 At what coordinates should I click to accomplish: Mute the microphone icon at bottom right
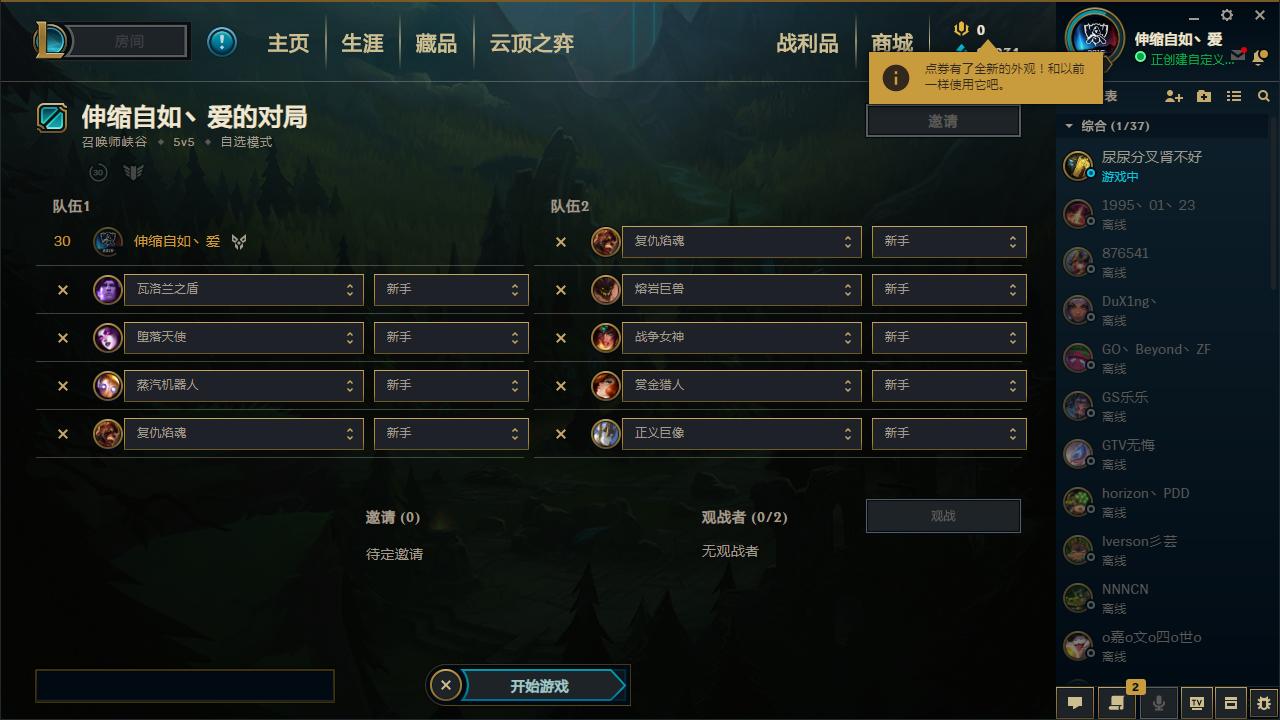pos(1158,703)
